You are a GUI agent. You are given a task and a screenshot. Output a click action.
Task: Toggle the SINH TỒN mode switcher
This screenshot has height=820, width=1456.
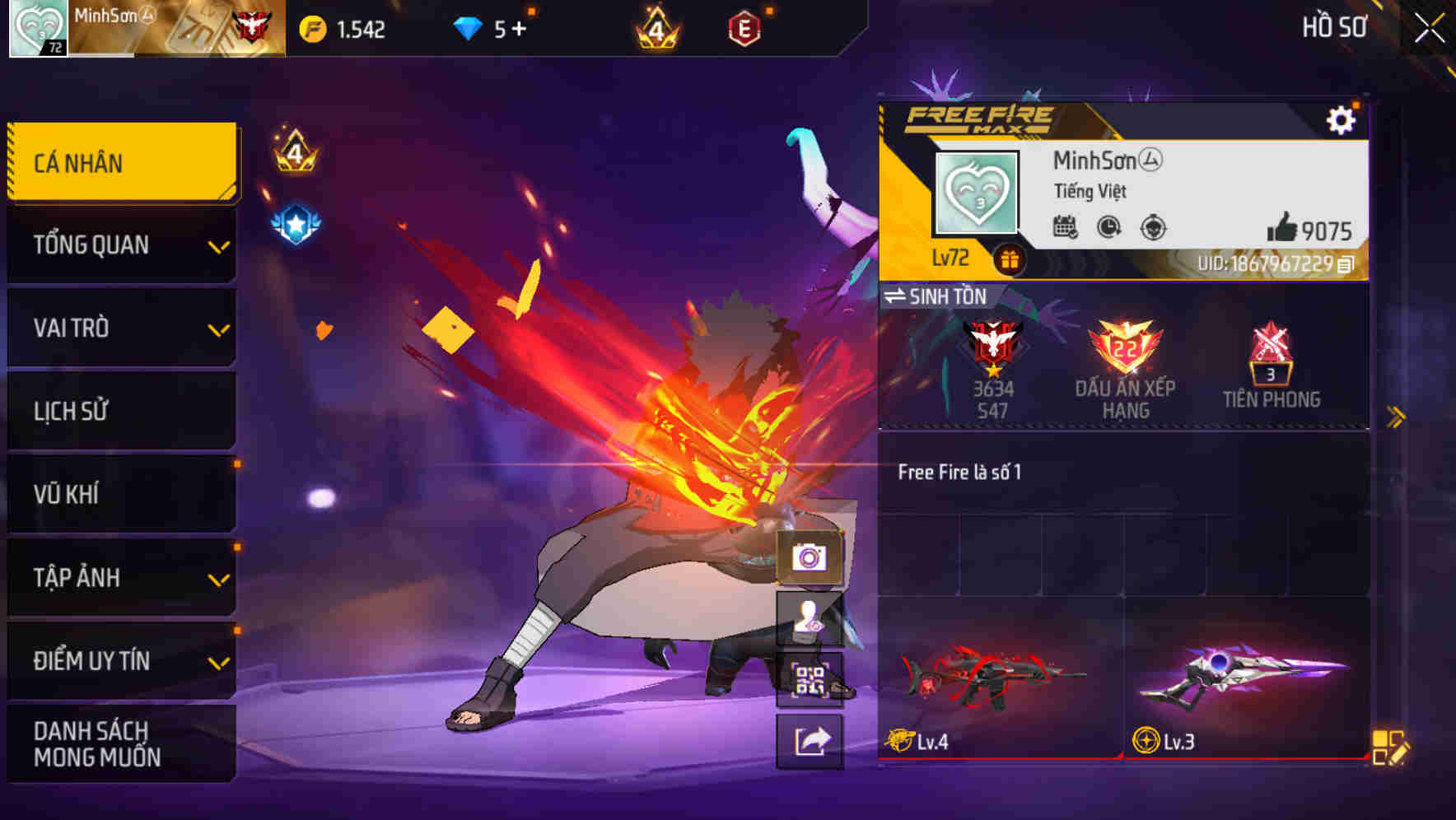(x=940, y=296)
